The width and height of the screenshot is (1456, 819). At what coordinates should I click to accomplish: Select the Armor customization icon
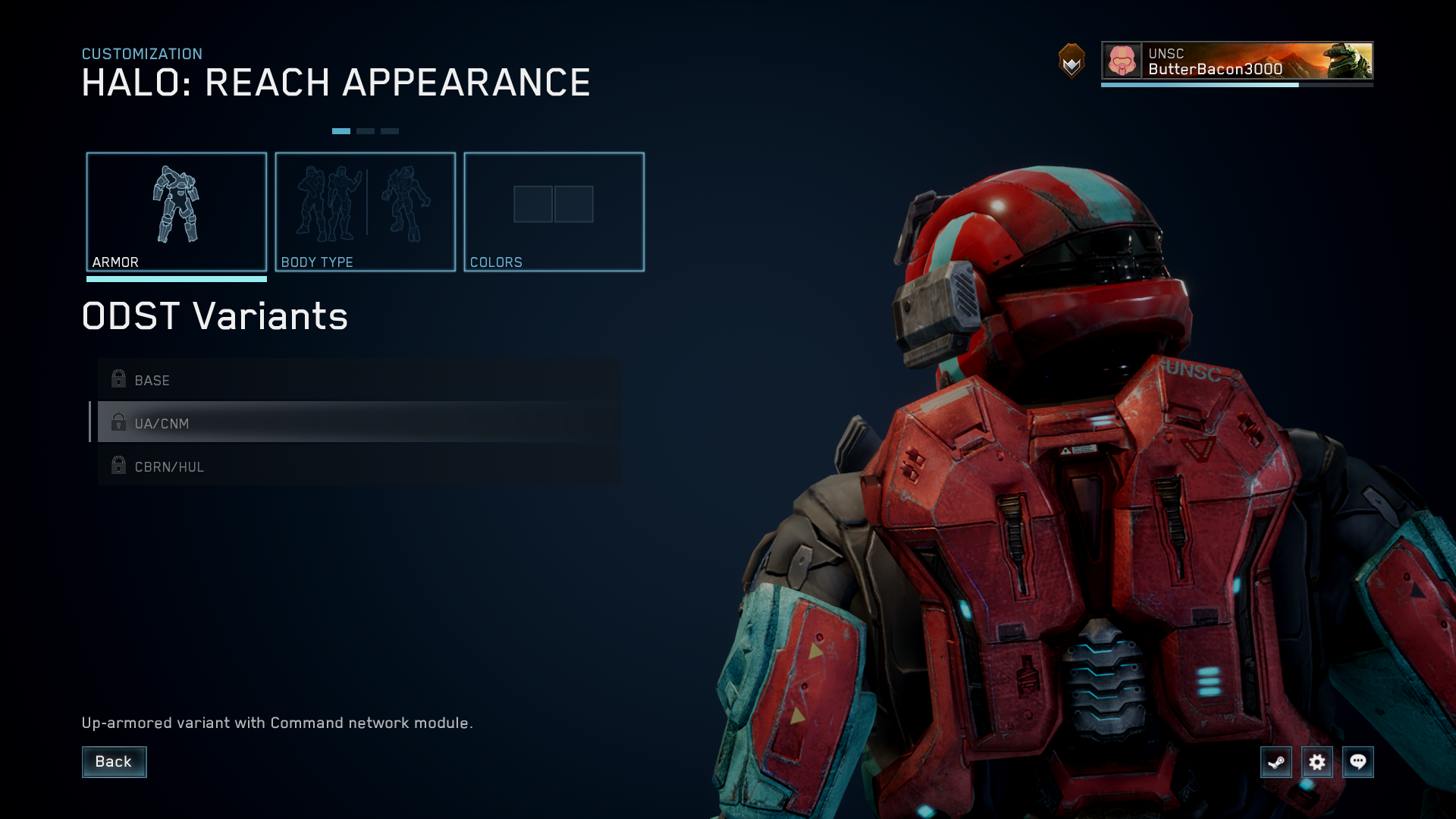(x=177, y=205)
